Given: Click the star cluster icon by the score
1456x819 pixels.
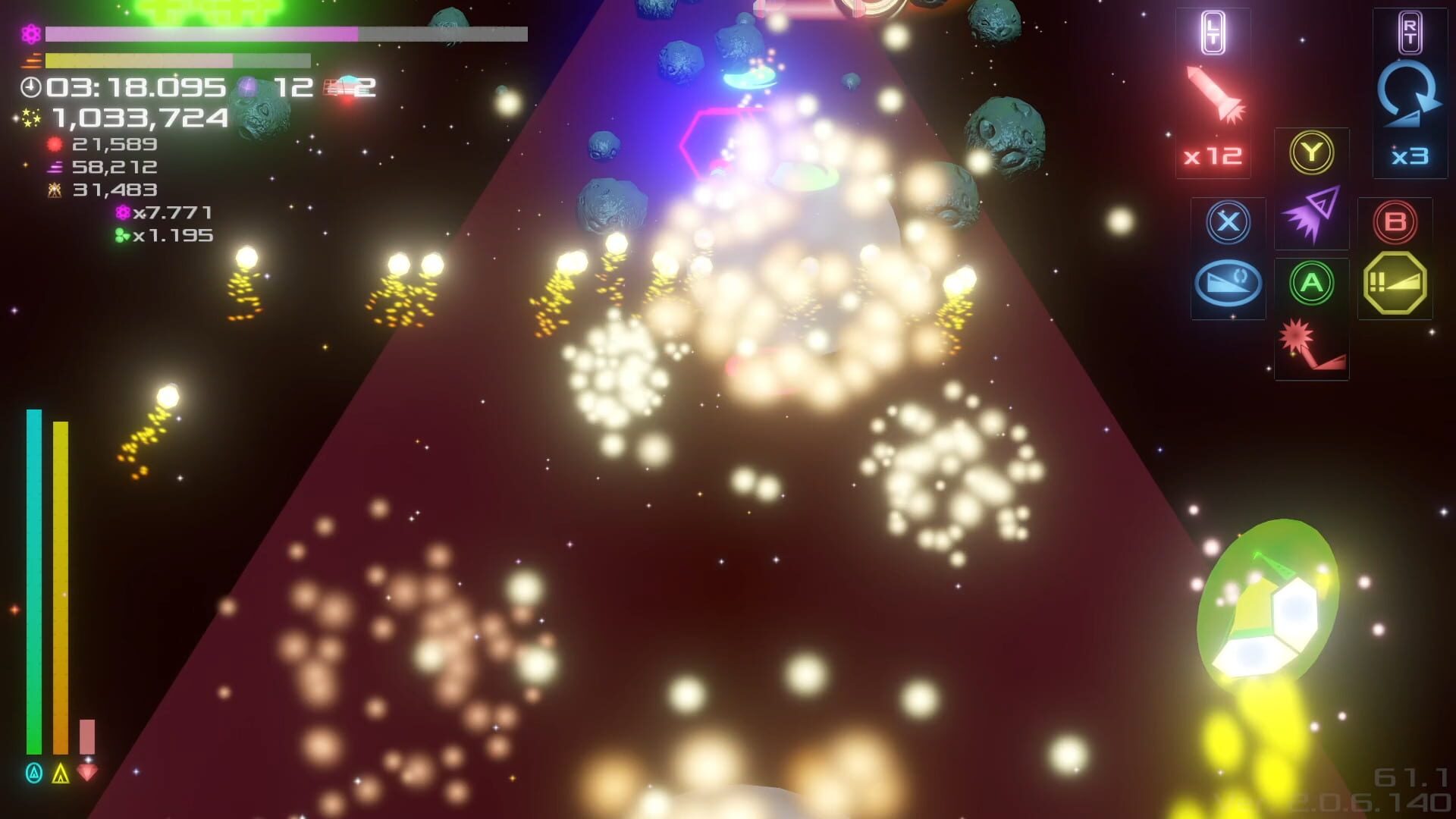Looking at the screenshot, I should point(28,118).
